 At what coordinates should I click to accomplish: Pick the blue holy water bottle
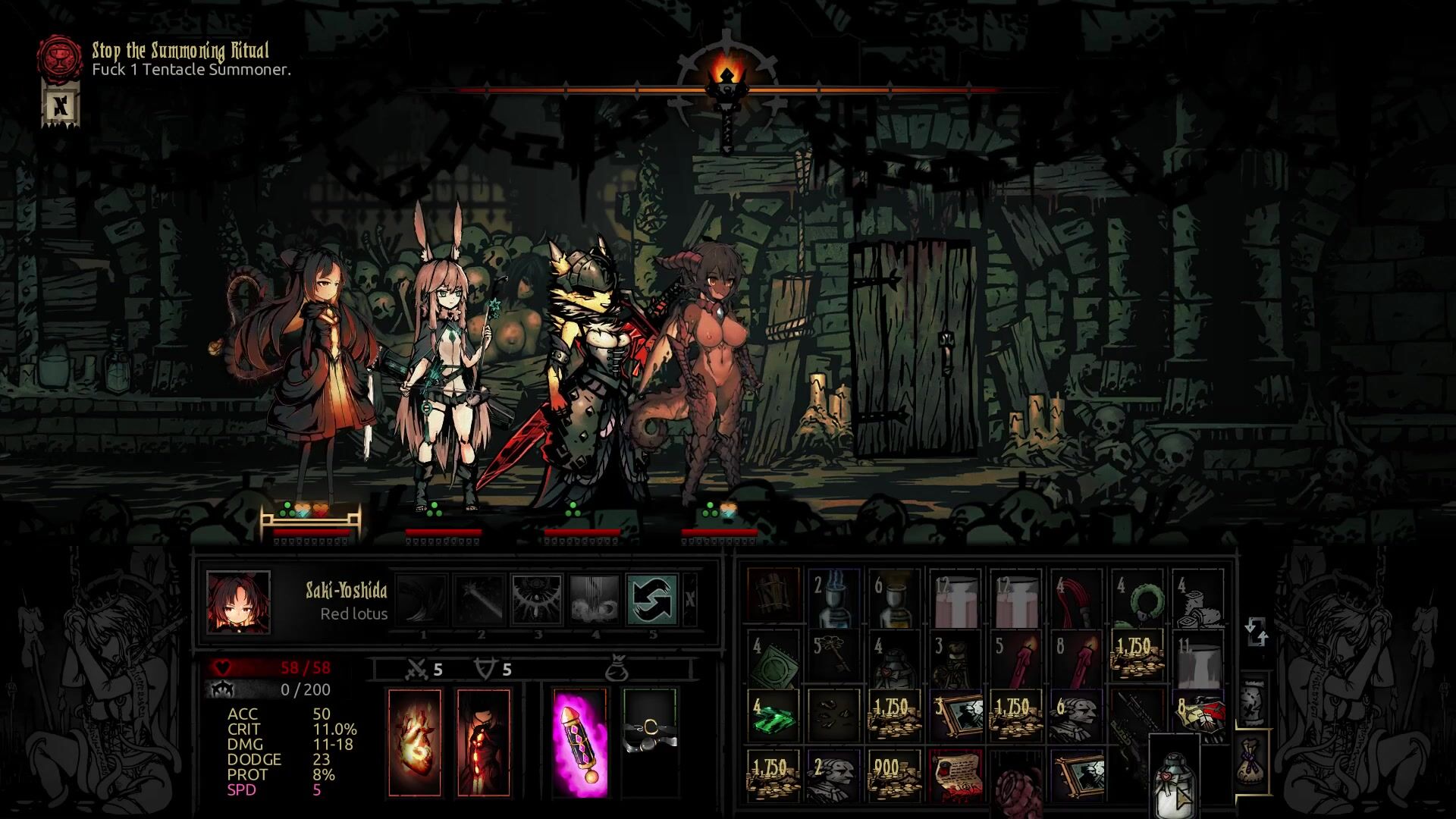pyautogui.click(x=834, y=599)
